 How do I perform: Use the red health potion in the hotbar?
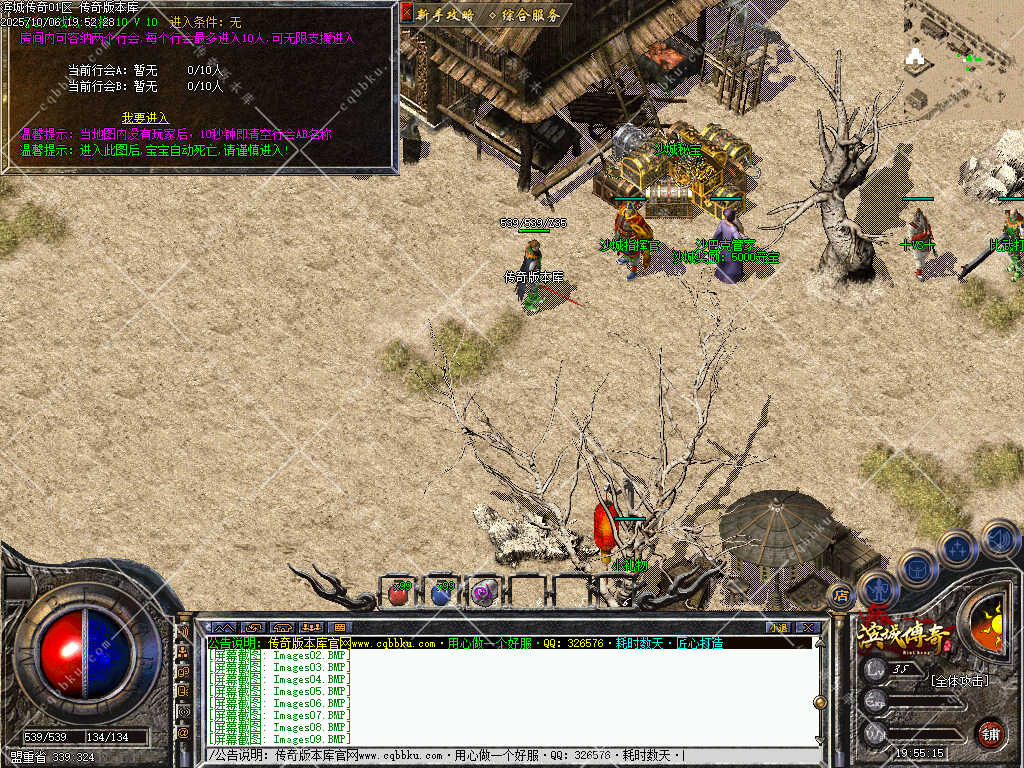click(399, 592)
